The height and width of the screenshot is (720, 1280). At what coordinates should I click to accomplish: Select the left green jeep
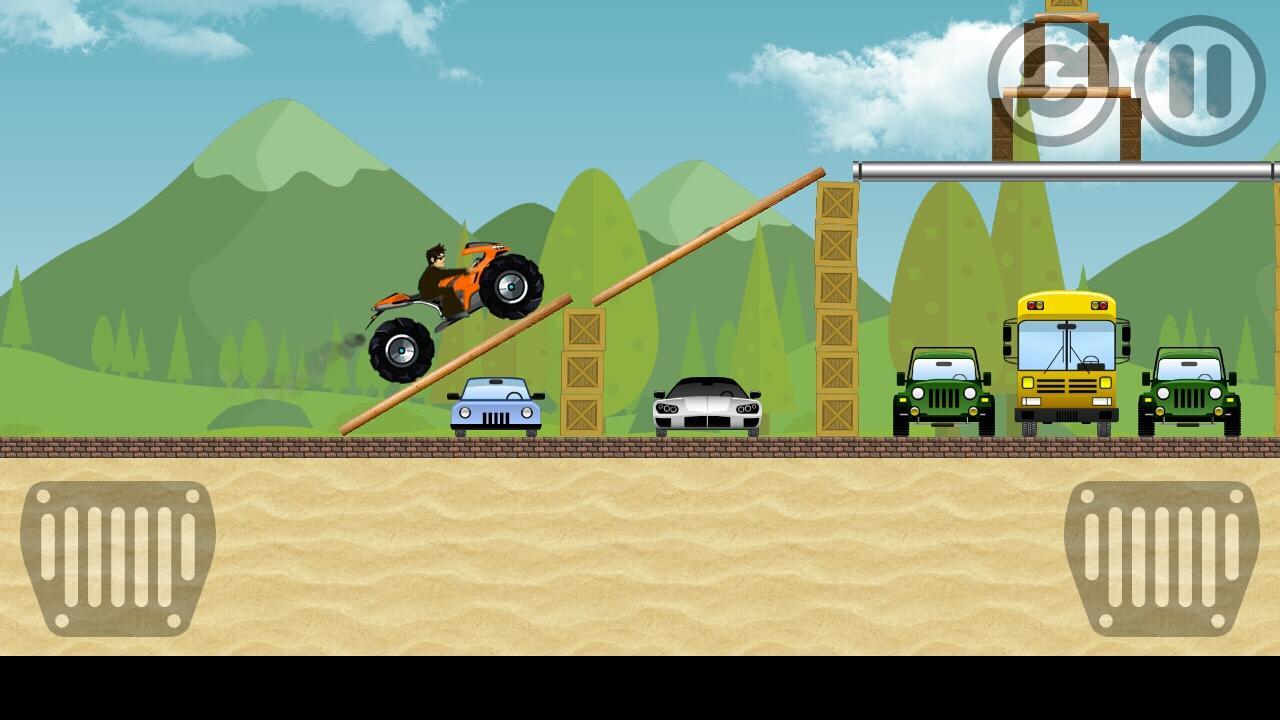pos(943,390)
